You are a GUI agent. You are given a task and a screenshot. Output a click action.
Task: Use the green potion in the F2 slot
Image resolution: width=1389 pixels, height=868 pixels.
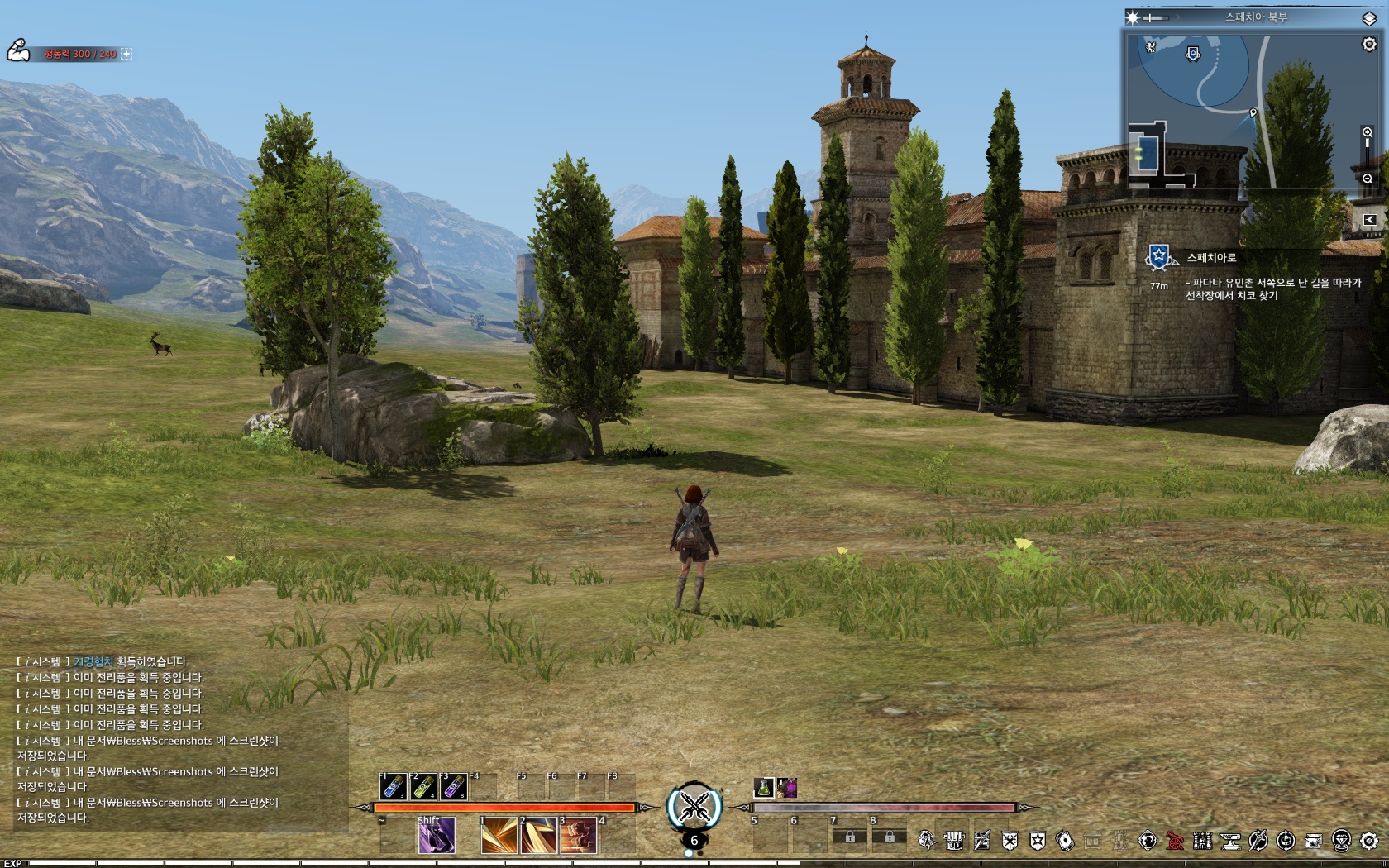423,786
